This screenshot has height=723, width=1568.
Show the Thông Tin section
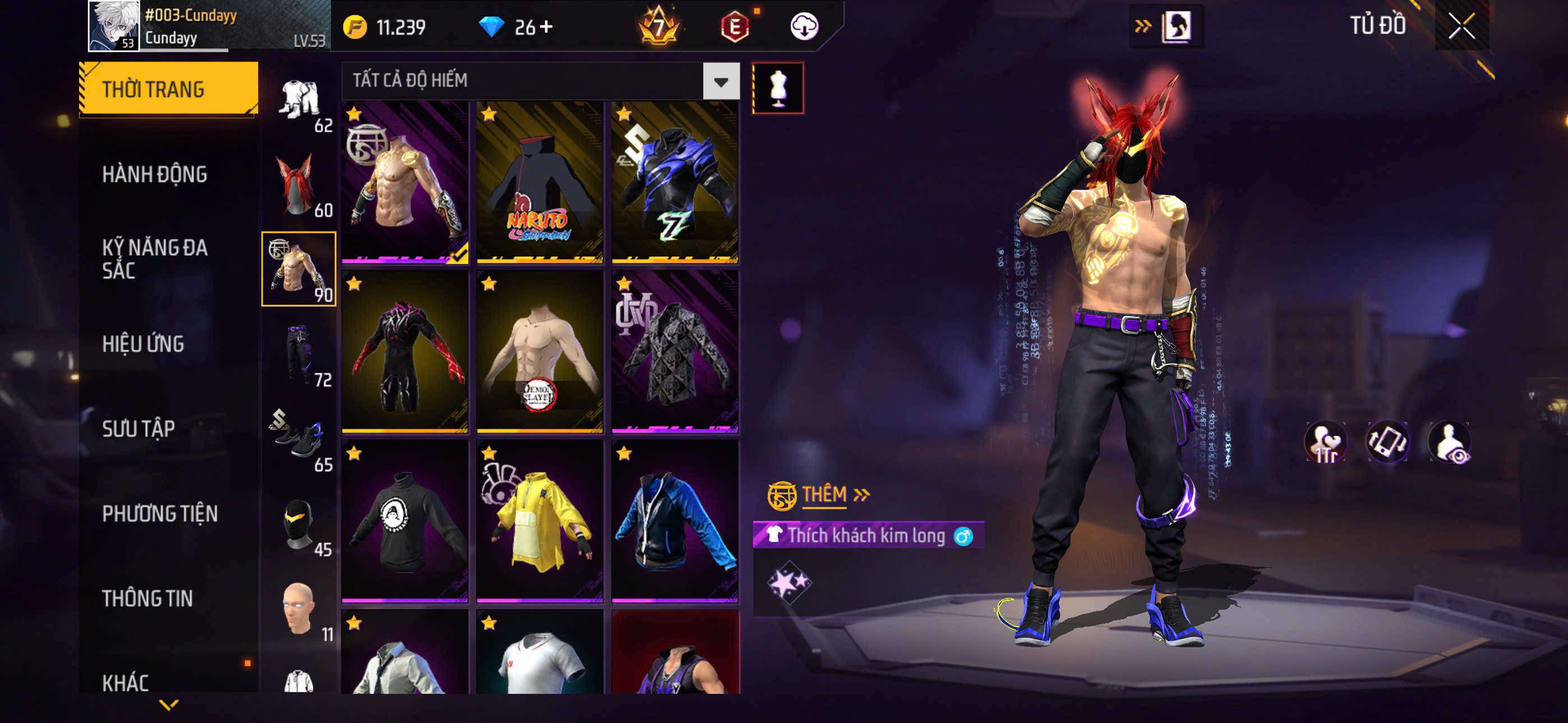[147, 598]
